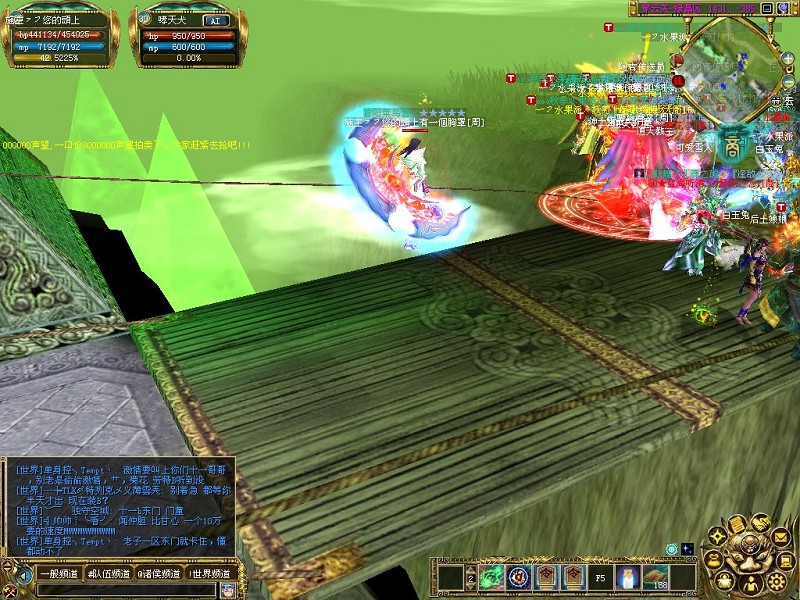Viewport: 800px width, 600px height.
Task: Open the character figure menu icon
Action: (751, 583)
